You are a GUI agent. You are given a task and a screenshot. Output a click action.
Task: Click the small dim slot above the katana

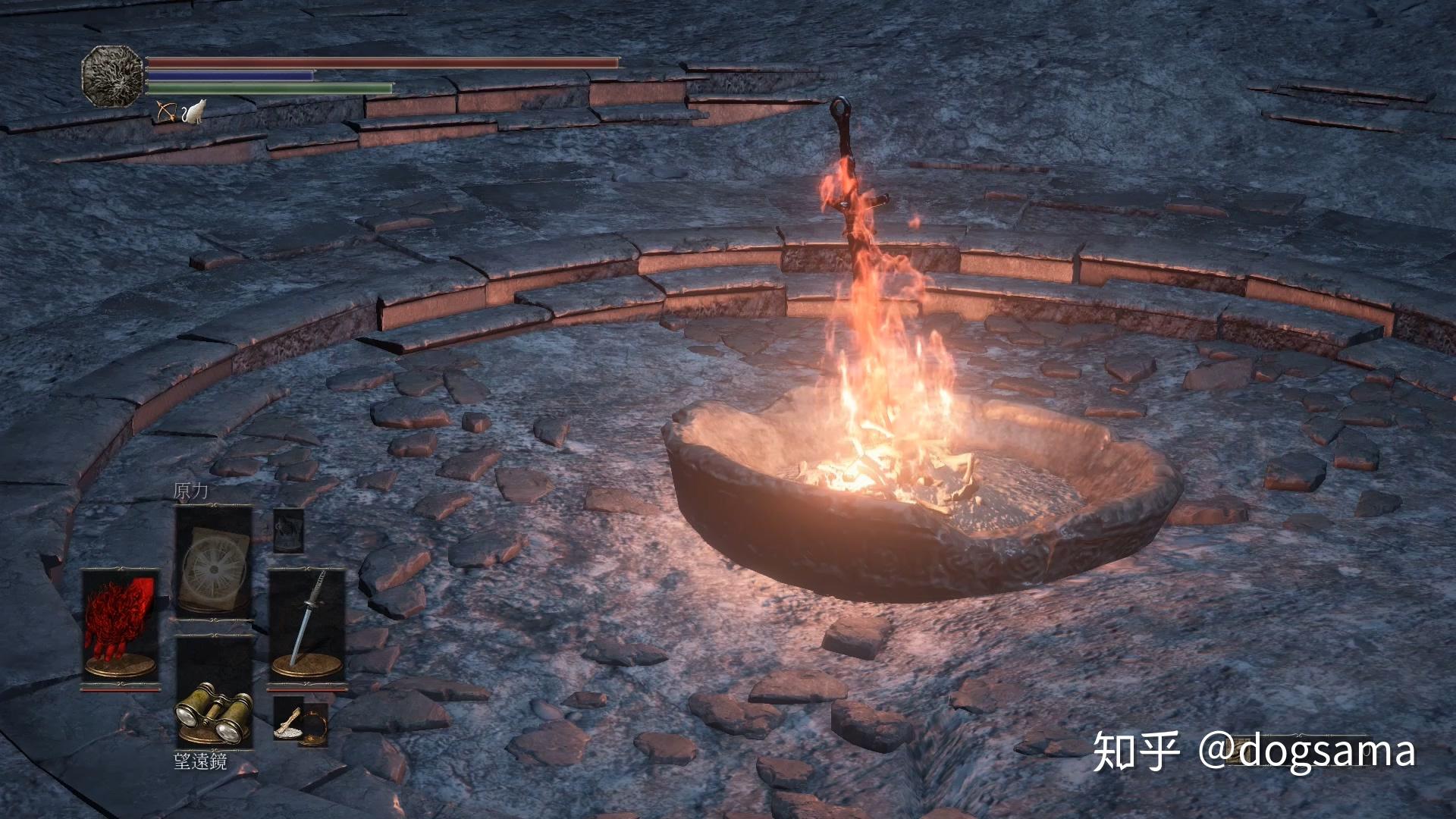[288, 530]
